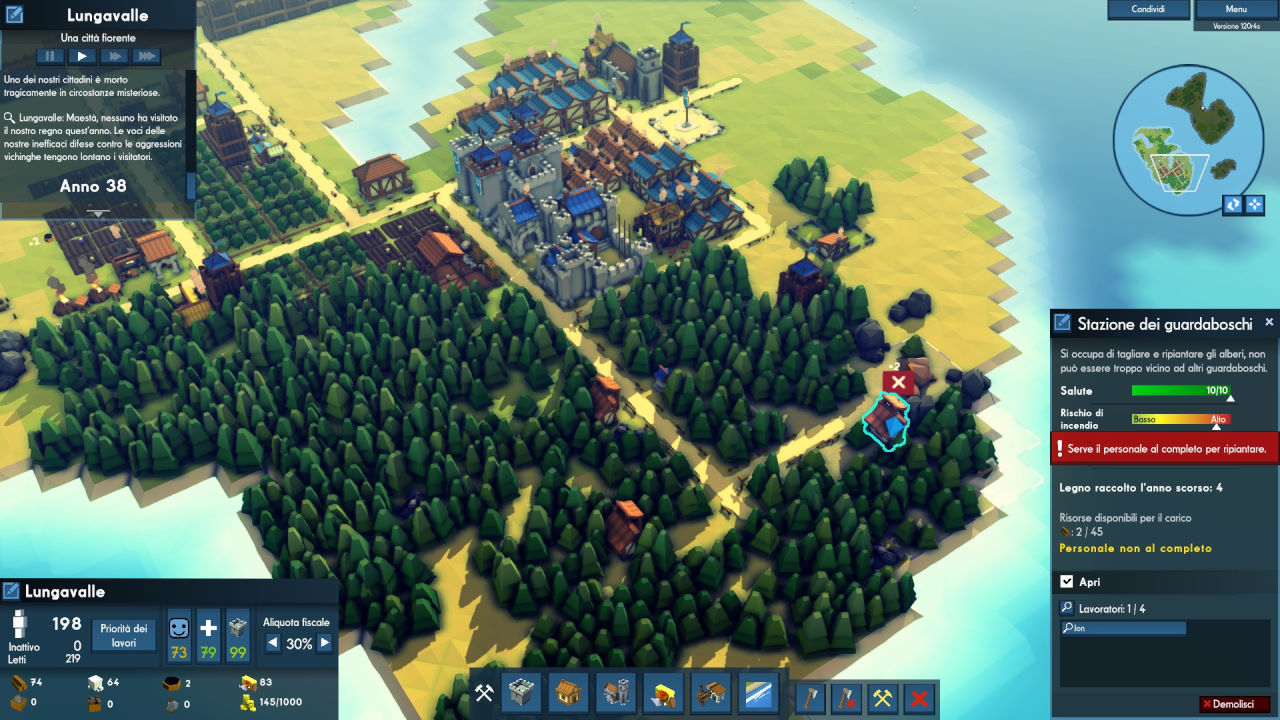Select the chop trees axe tool
Screen dimensions: 1280x720
click(809, 697)
